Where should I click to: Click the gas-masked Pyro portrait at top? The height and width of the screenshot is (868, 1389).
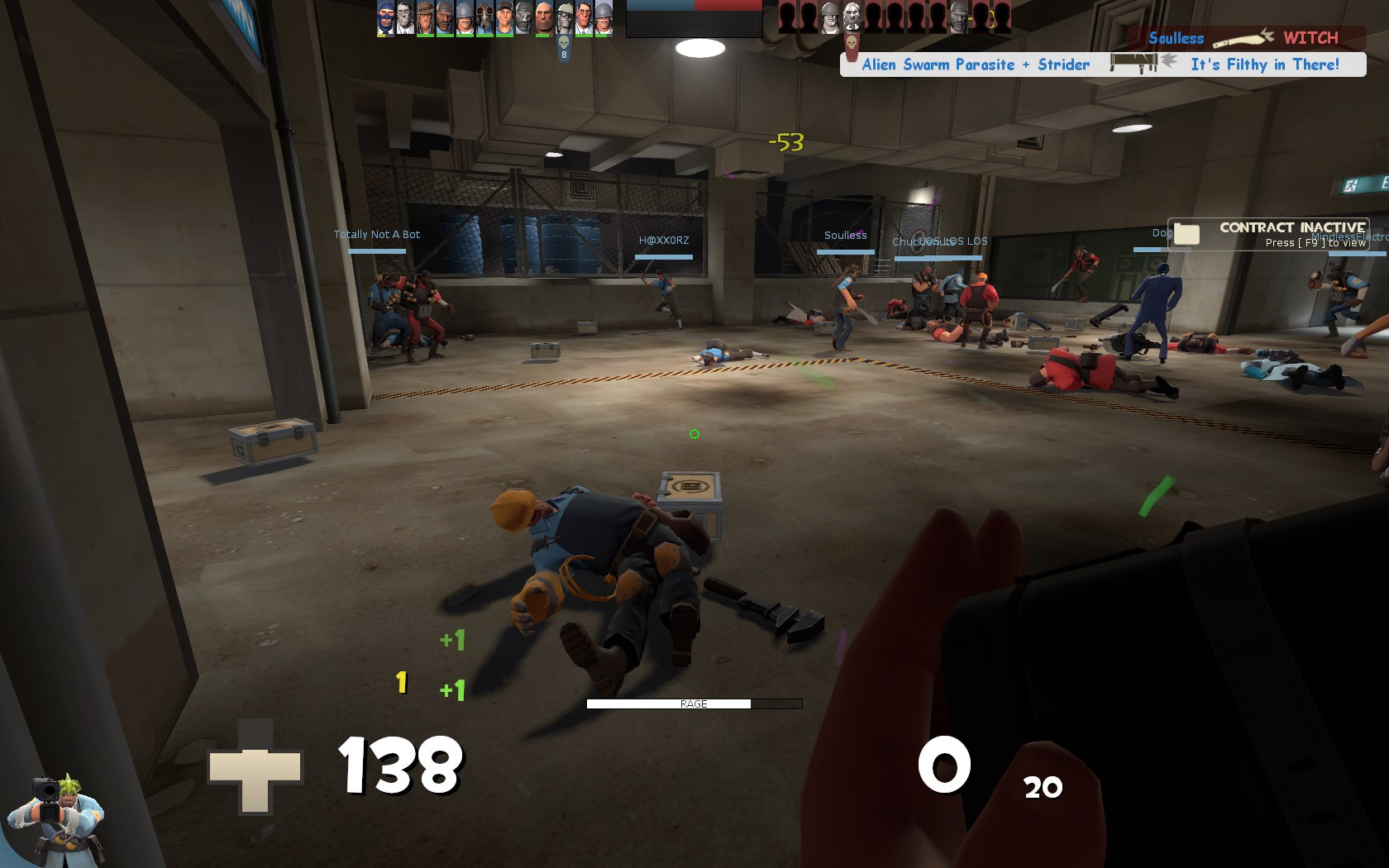tap(484, 18)
